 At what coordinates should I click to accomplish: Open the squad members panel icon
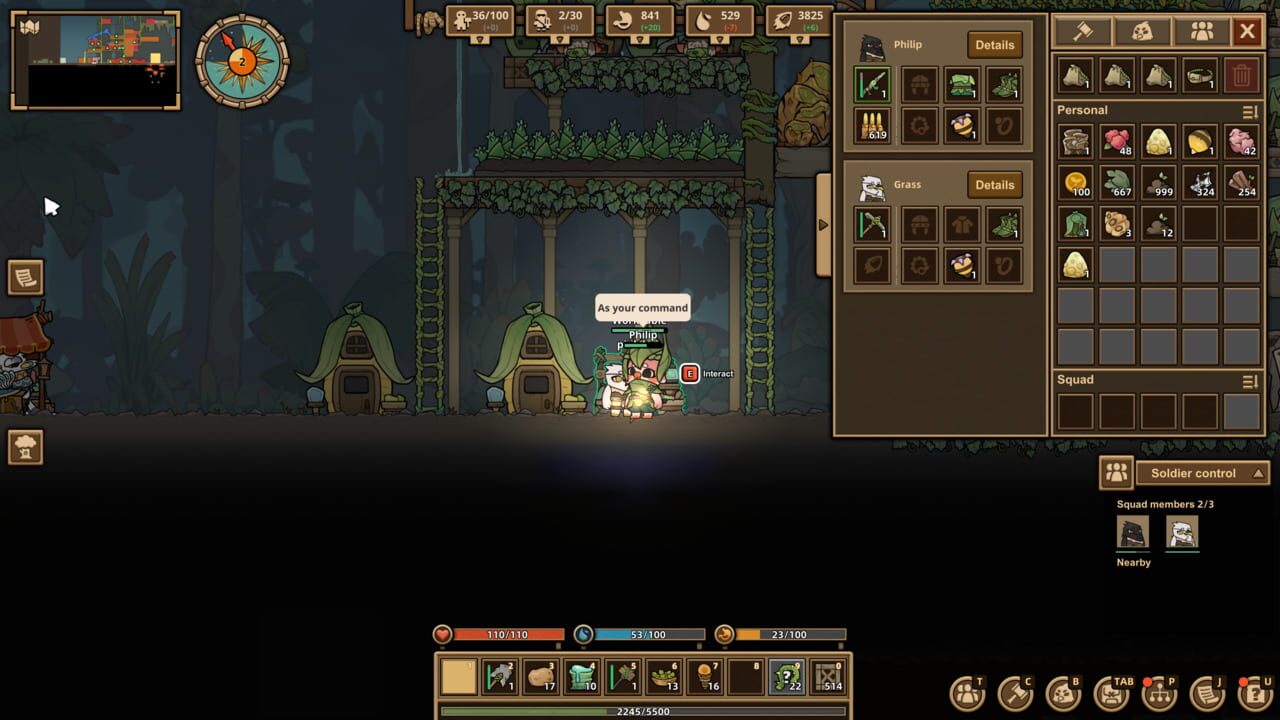click(1202, 32)
